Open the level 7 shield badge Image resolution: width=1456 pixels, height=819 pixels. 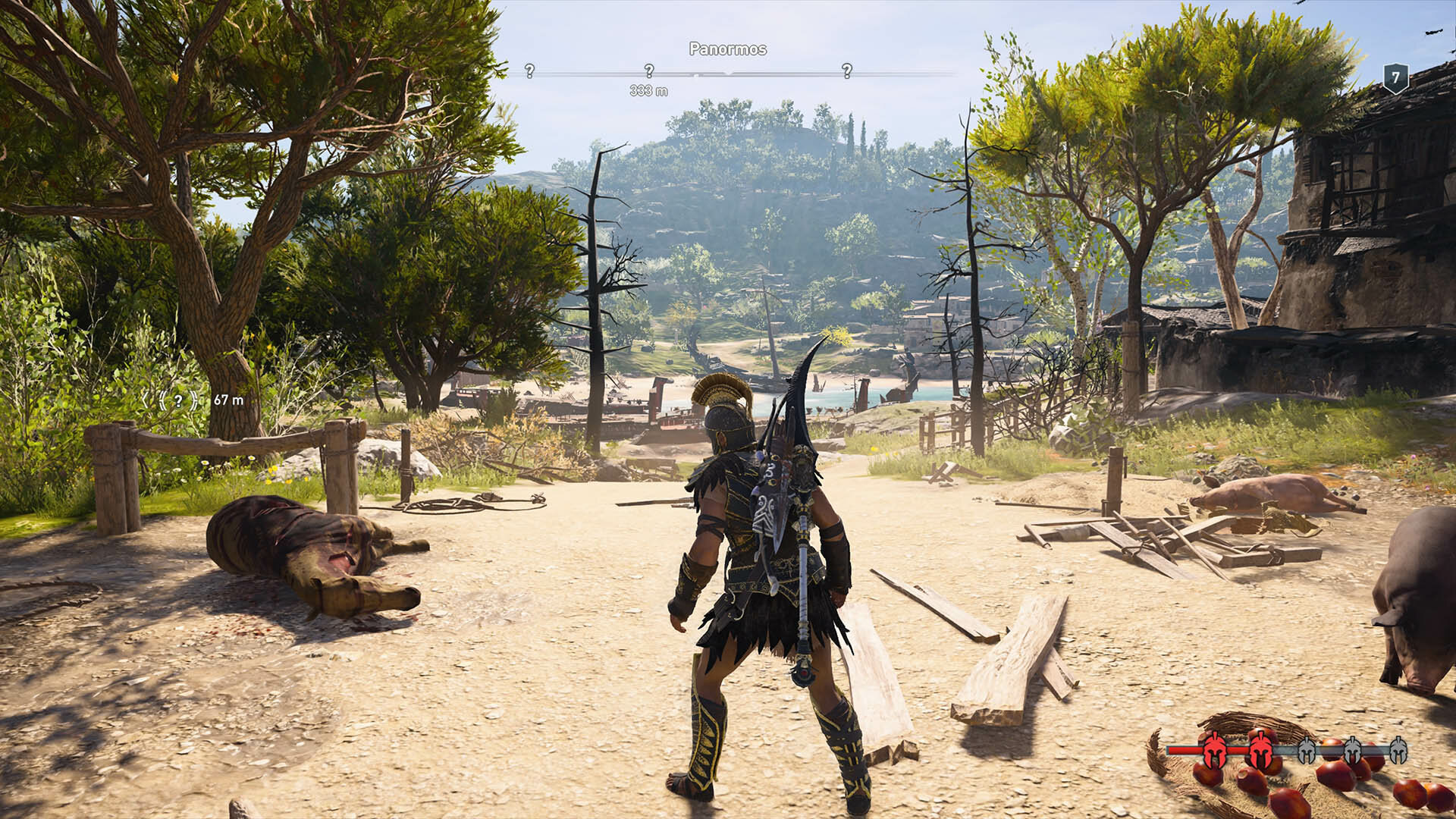(1395, 78)
